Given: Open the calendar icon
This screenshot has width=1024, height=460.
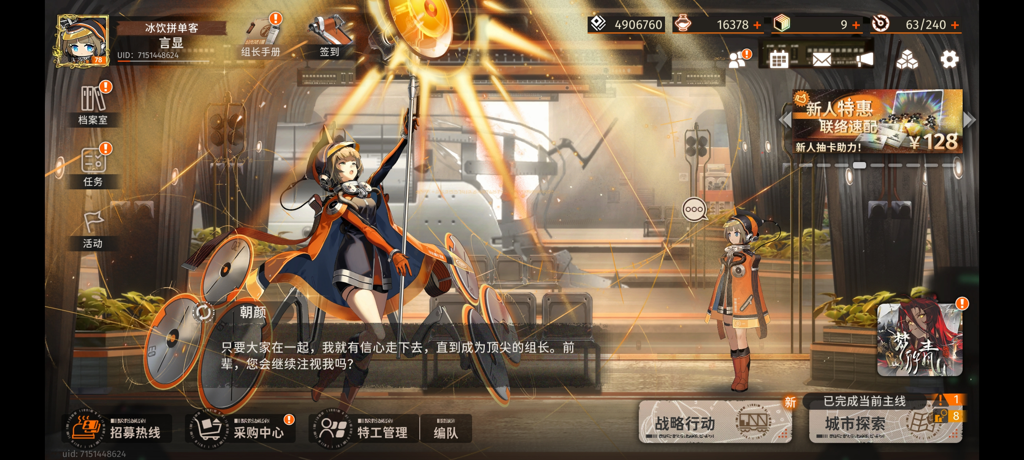Looking at the screenshot, I should coord(779,59).
